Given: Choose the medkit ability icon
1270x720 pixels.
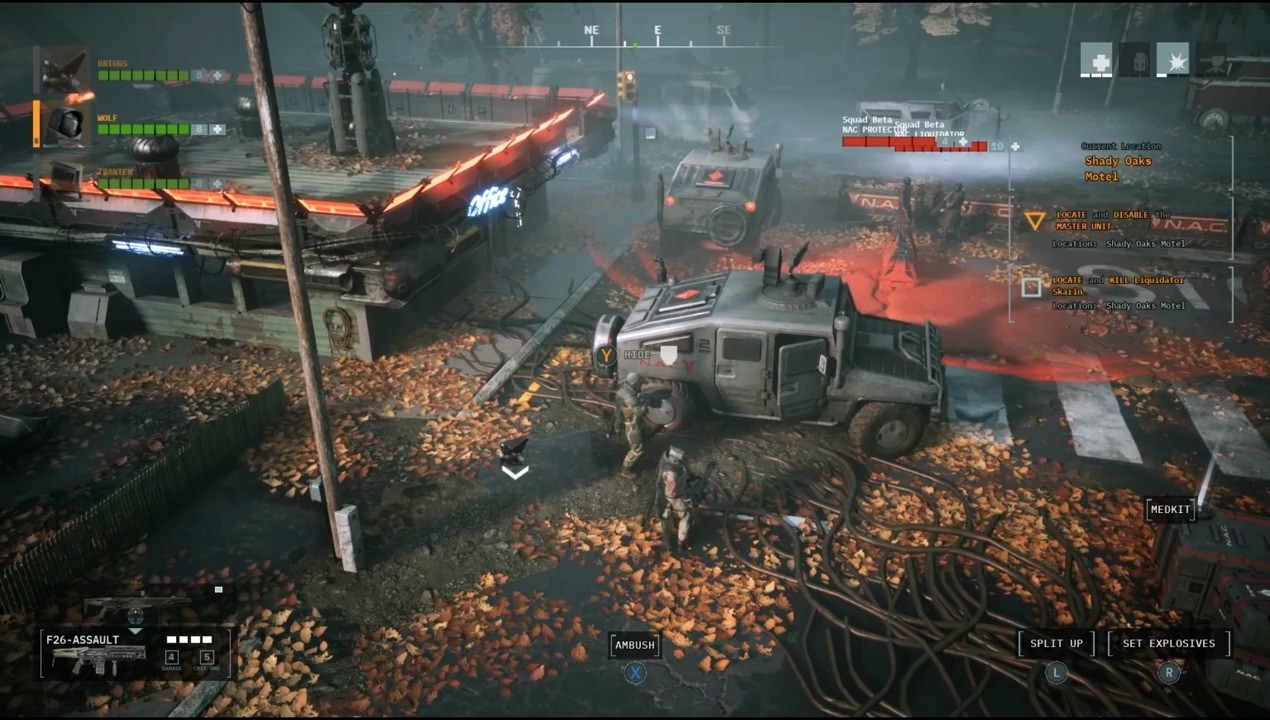Looking at the screenshot, I should tap(1096, 60).
